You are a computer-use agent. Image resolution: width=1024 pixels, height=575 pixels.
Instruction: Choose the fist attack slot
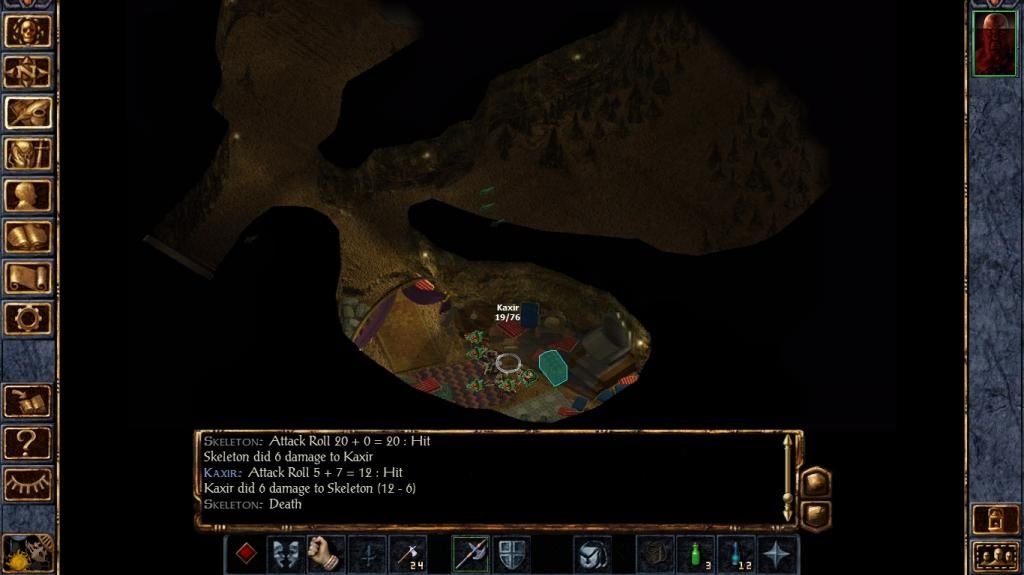pos(325,554)
